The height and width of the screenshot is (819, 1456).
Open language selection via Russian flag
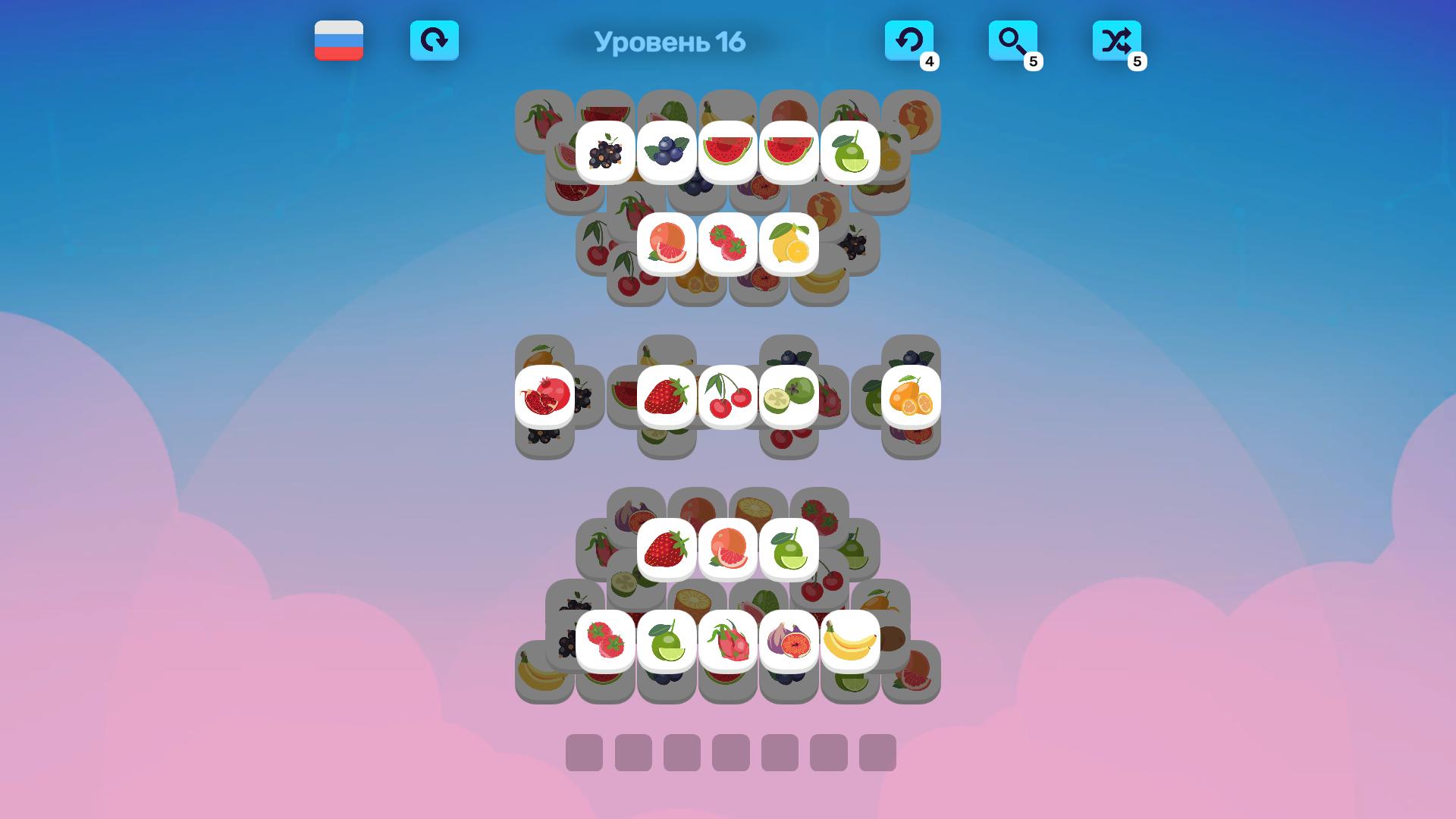pos(339,42)
